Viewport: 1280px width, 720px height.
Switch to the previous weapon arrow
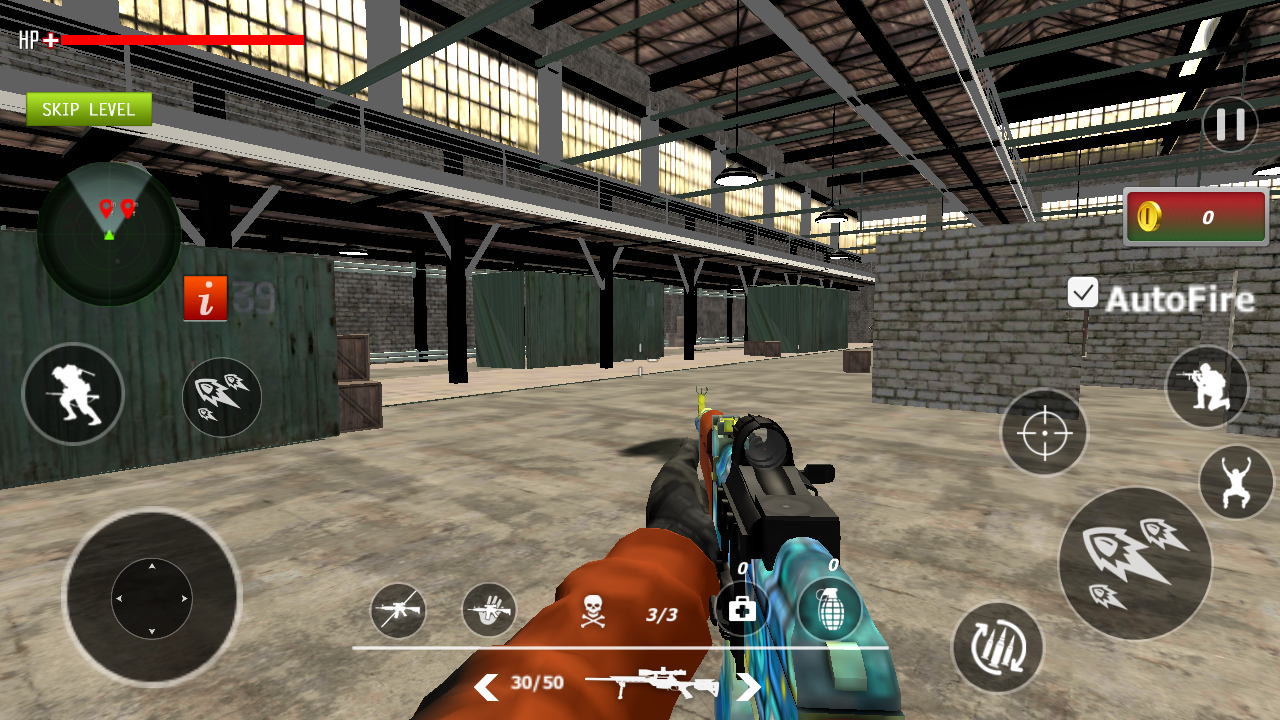click(486, 687)
